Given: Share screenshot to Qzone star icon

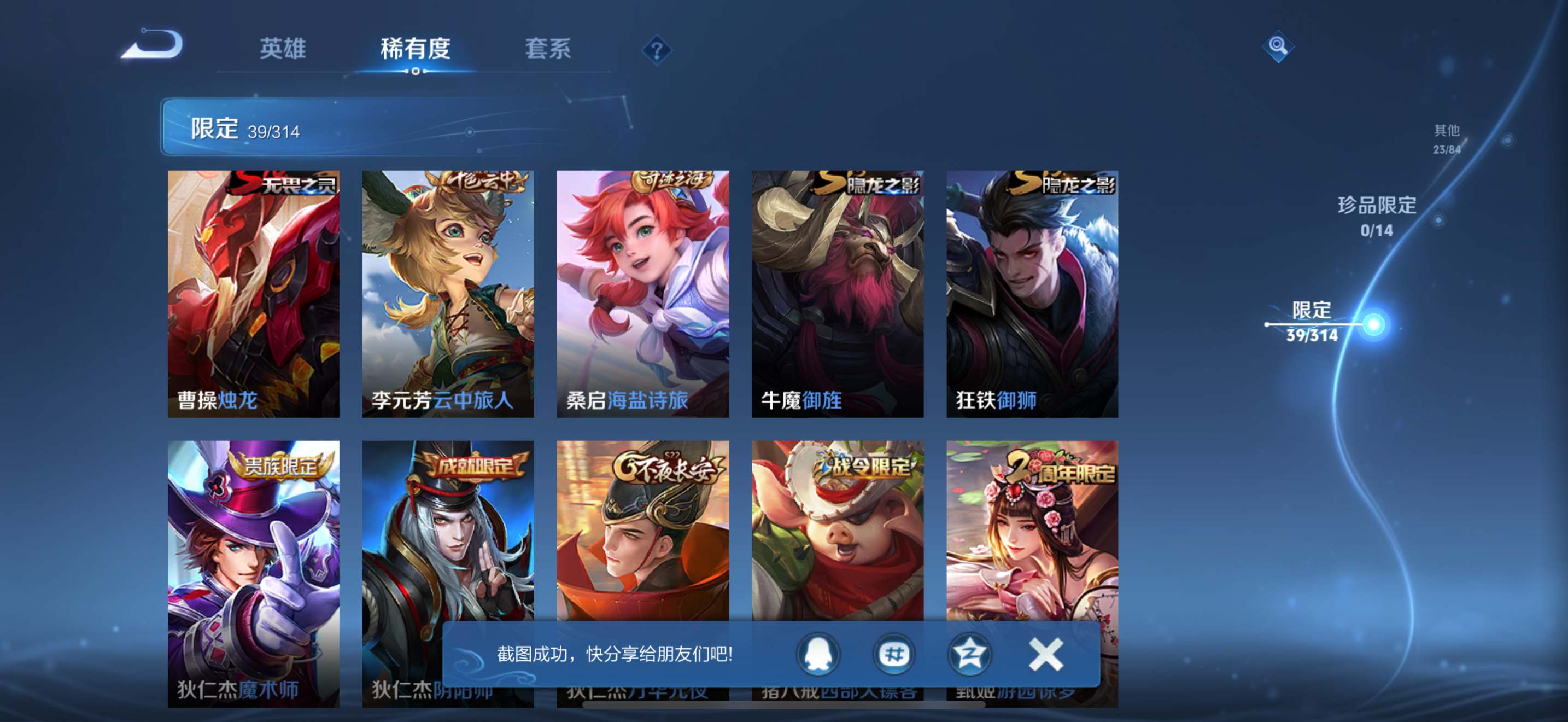Looking at the screenshot, I should (x=969, y=654).
